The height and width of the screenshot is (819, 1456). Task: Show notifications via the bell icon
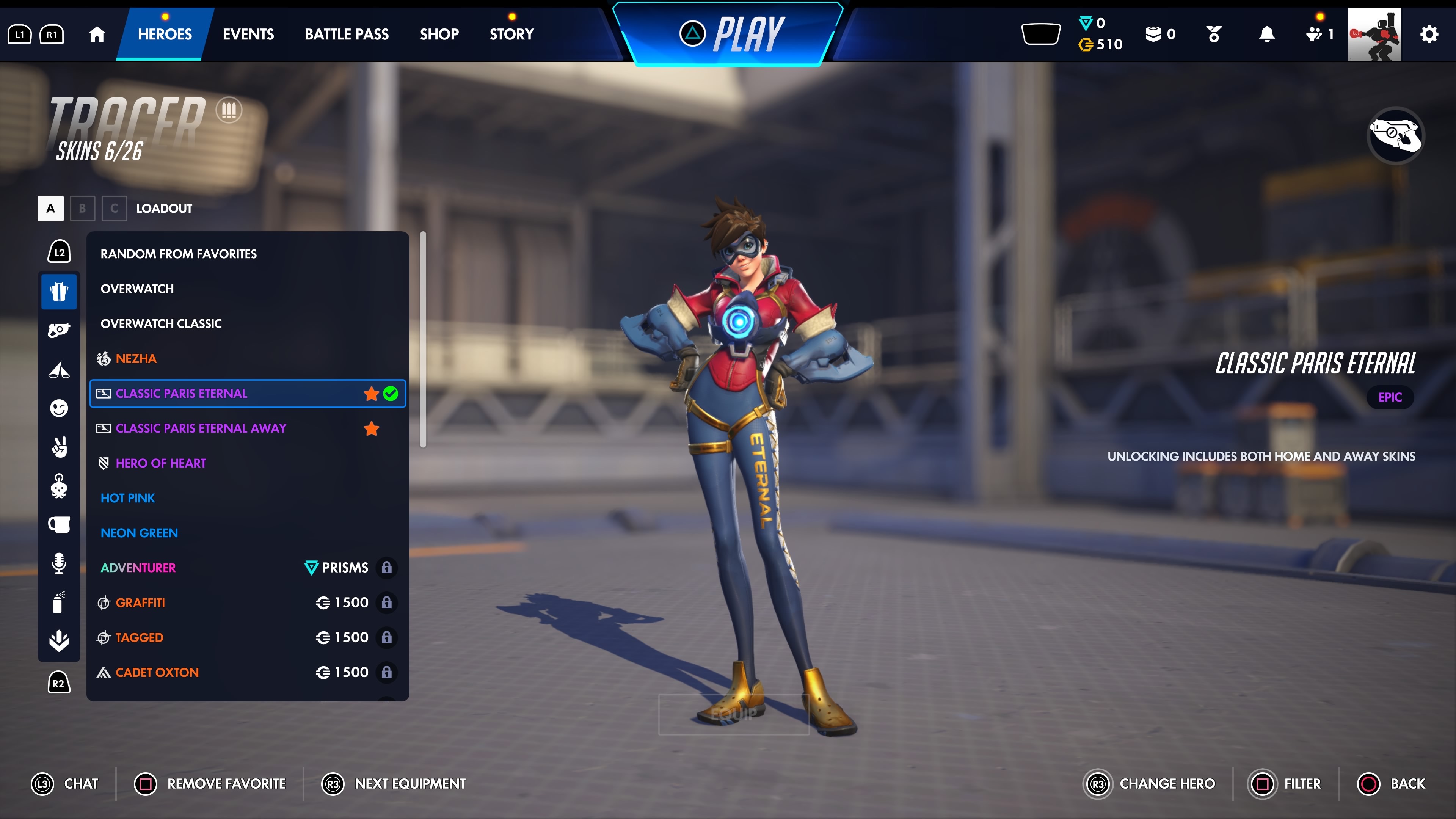click(1267, 35)
